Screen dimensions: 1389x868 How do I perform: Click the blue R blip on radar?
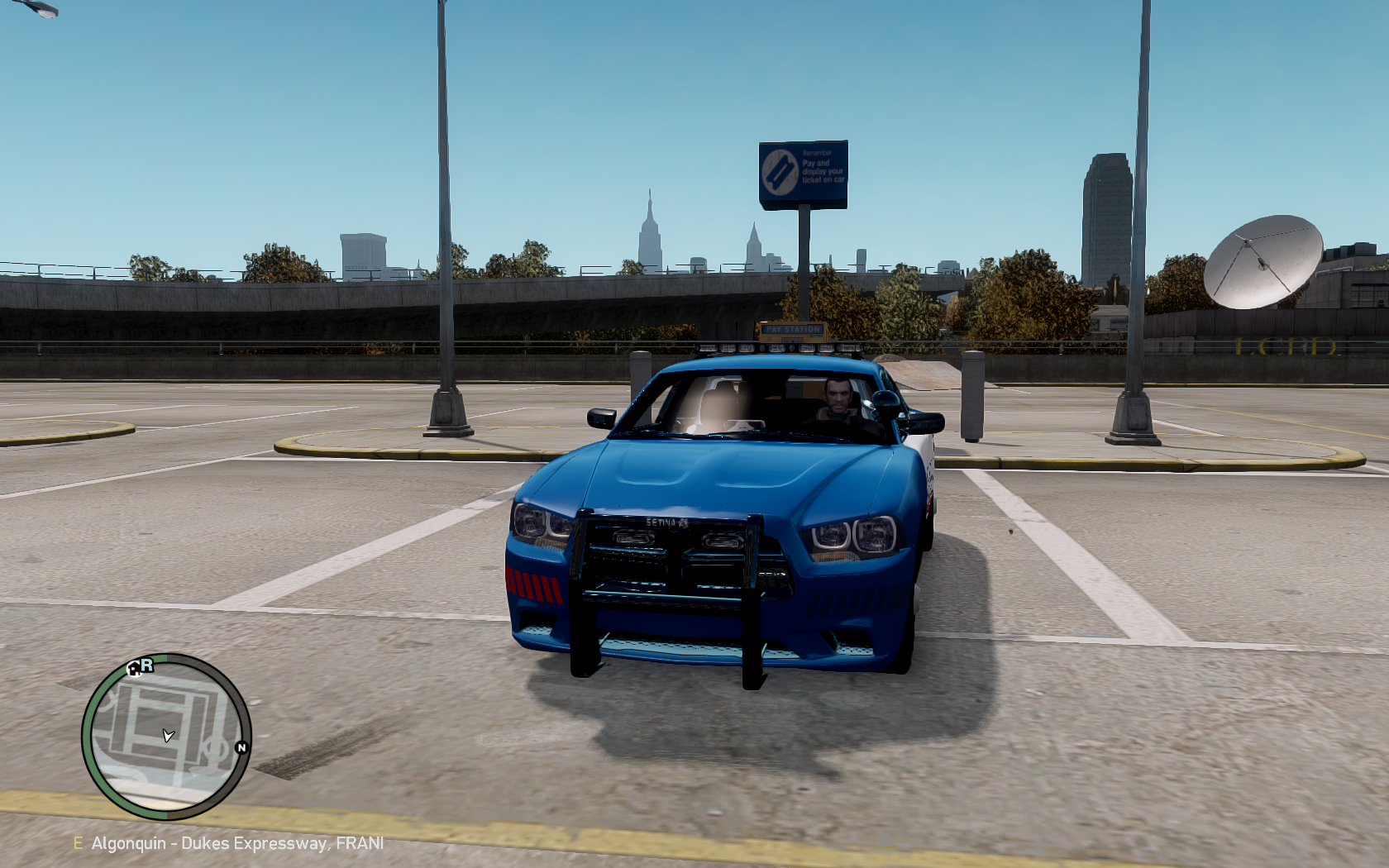[147, 665]
